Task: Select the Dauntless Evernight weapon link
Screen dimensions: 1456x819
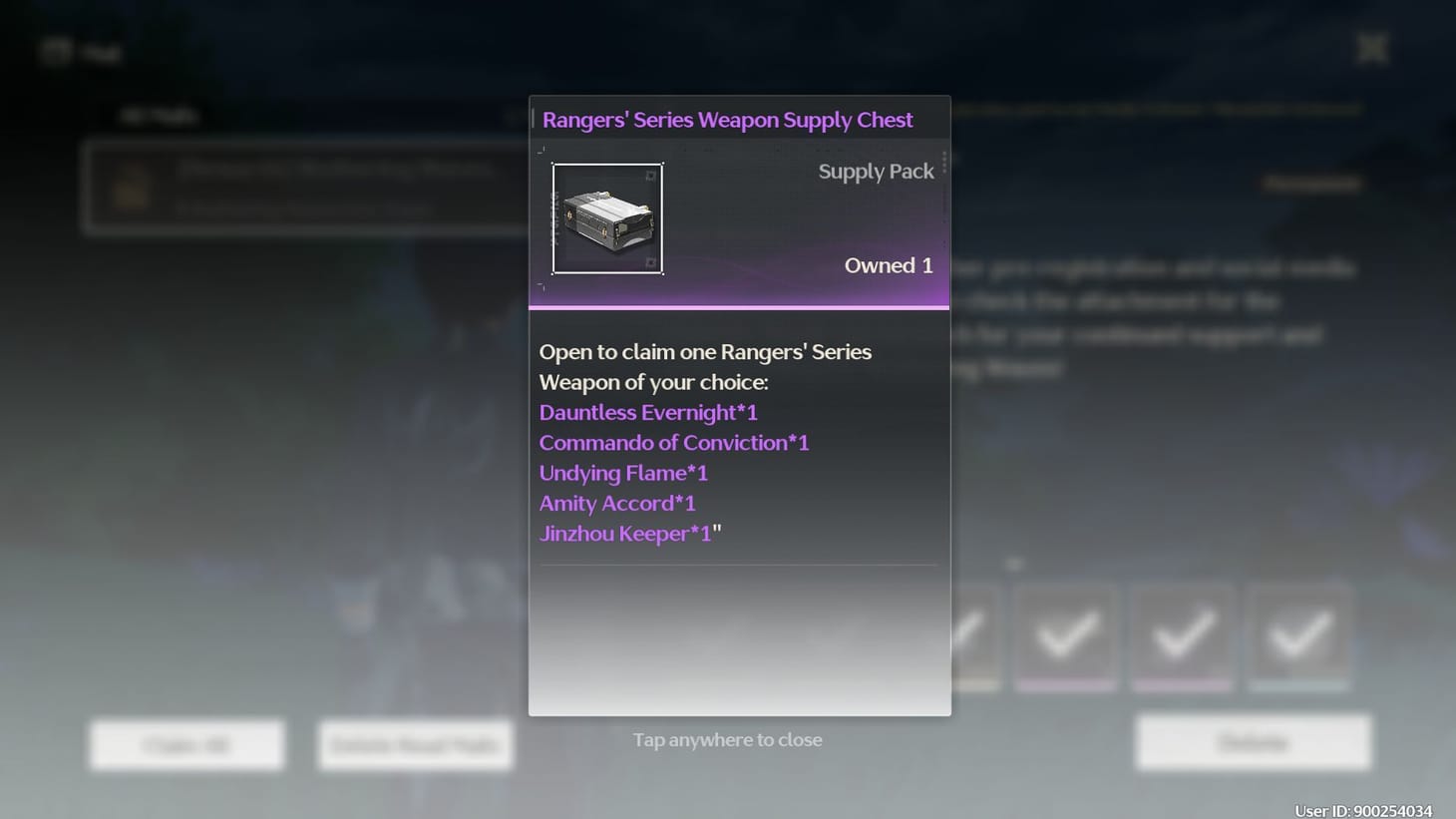Action: pyautogui.click(x=647, y=412)
